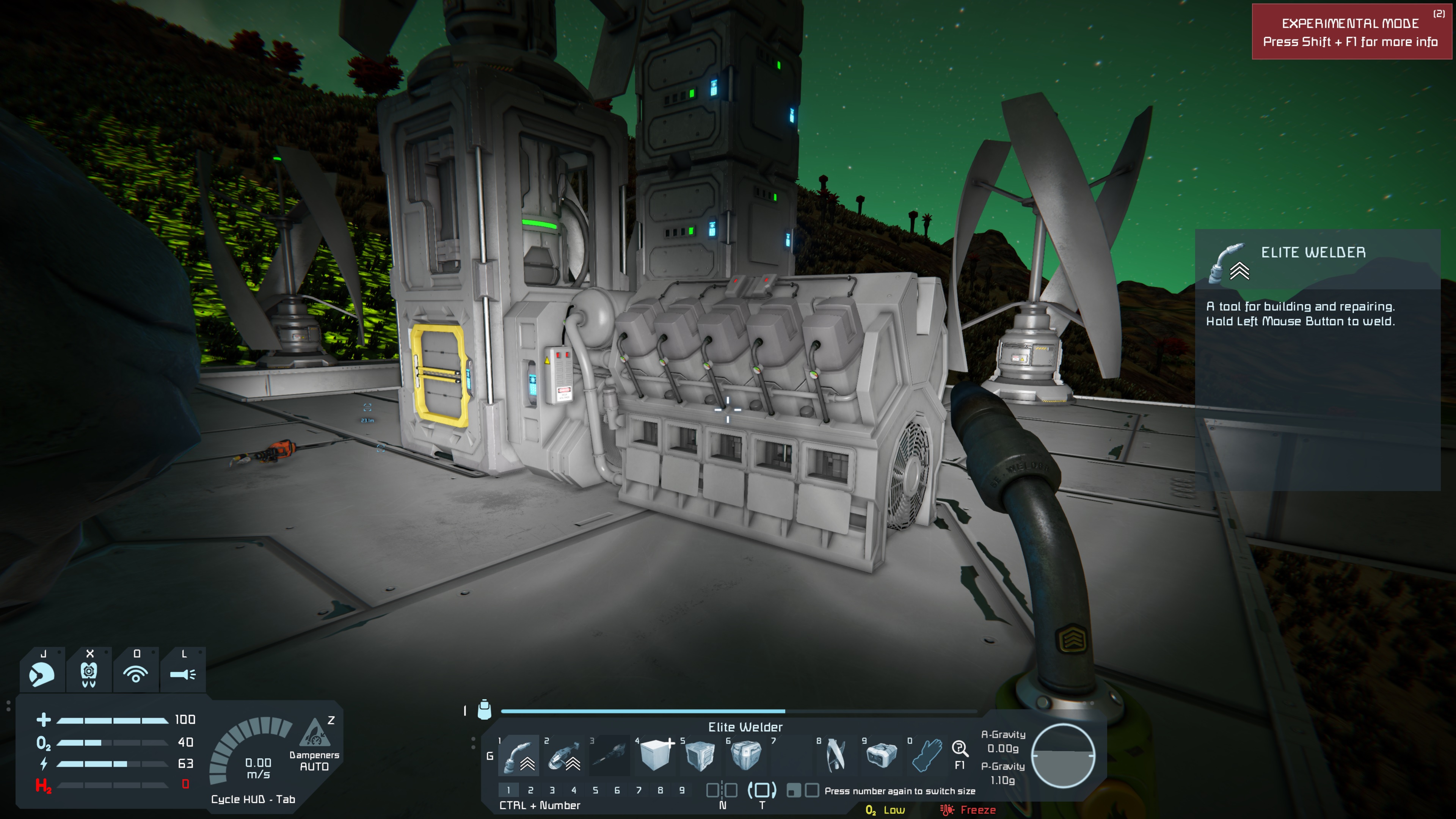Choose the grinder tool in slot 2
The image size is (1456, 819).
click(x=564, y=756)
